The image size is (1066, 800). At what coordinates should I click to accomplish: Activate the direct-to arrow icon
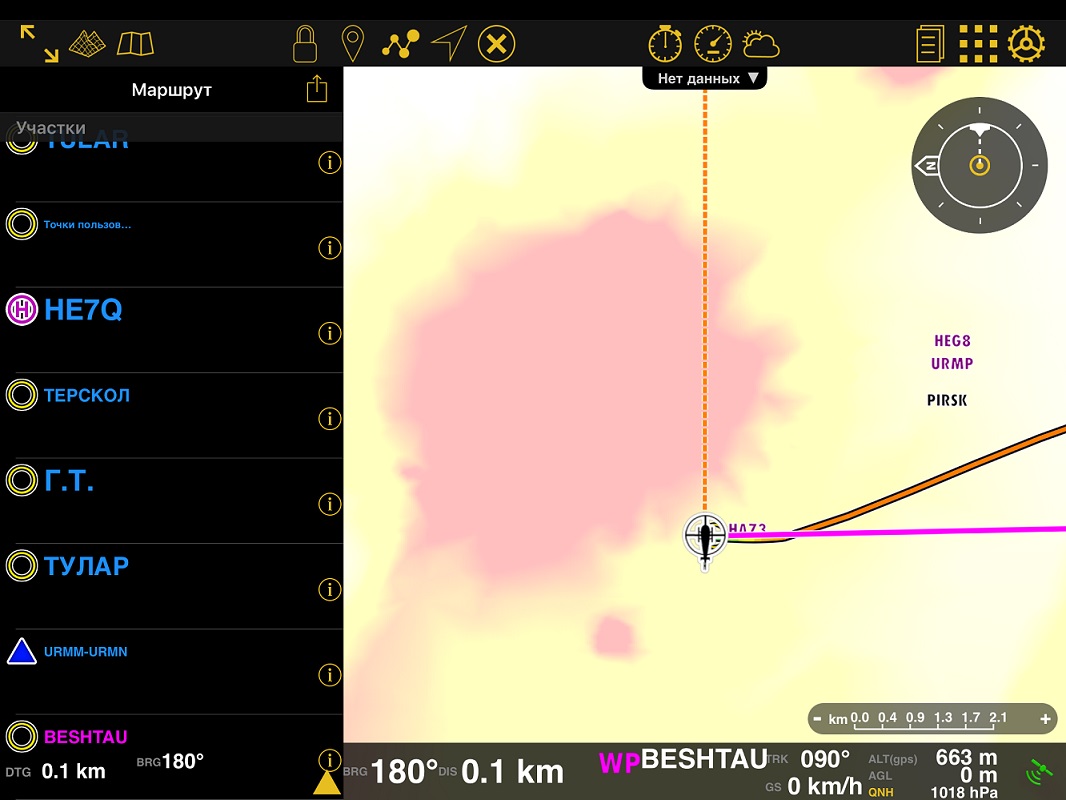449,44
